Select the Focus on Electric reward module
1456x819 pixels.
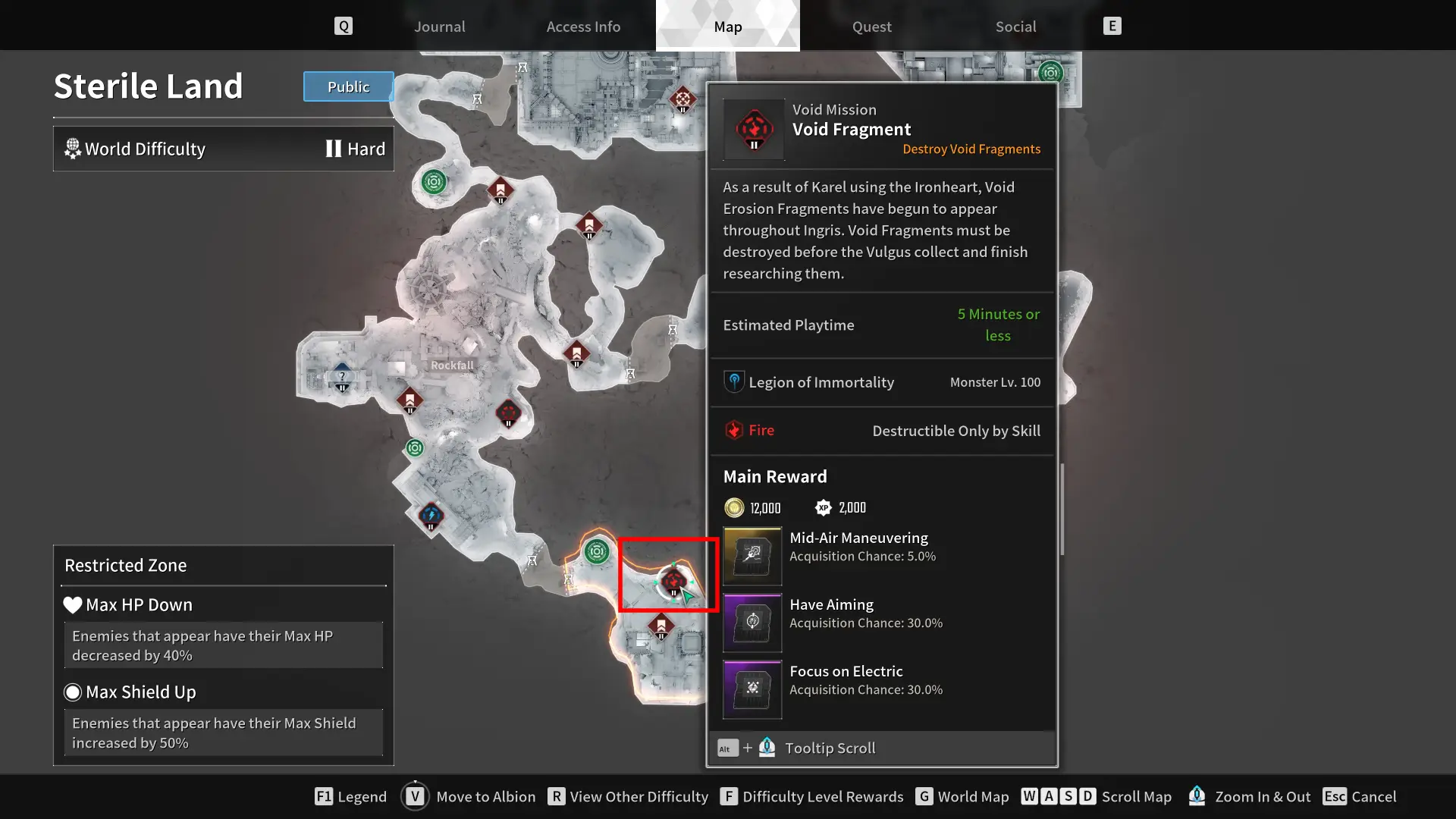(x=752, y=689)
